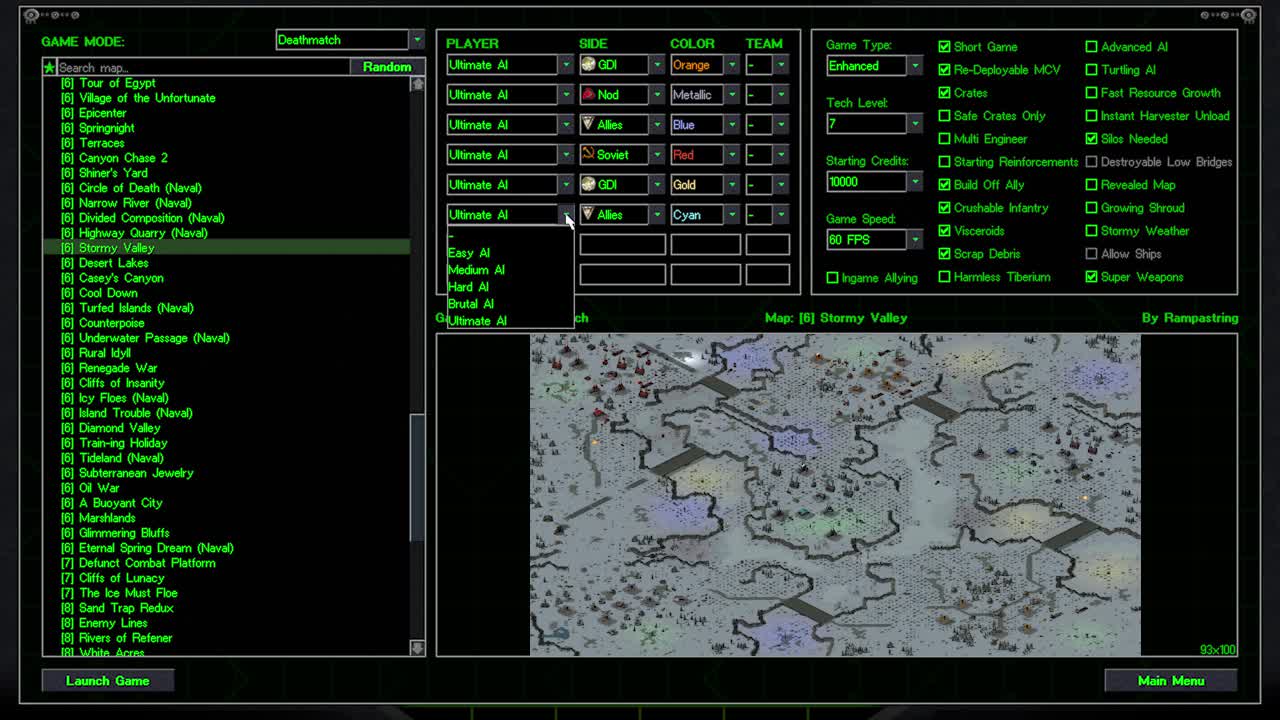
Task: Check the Allow Ships option
Action: (x=1091, y=254)
